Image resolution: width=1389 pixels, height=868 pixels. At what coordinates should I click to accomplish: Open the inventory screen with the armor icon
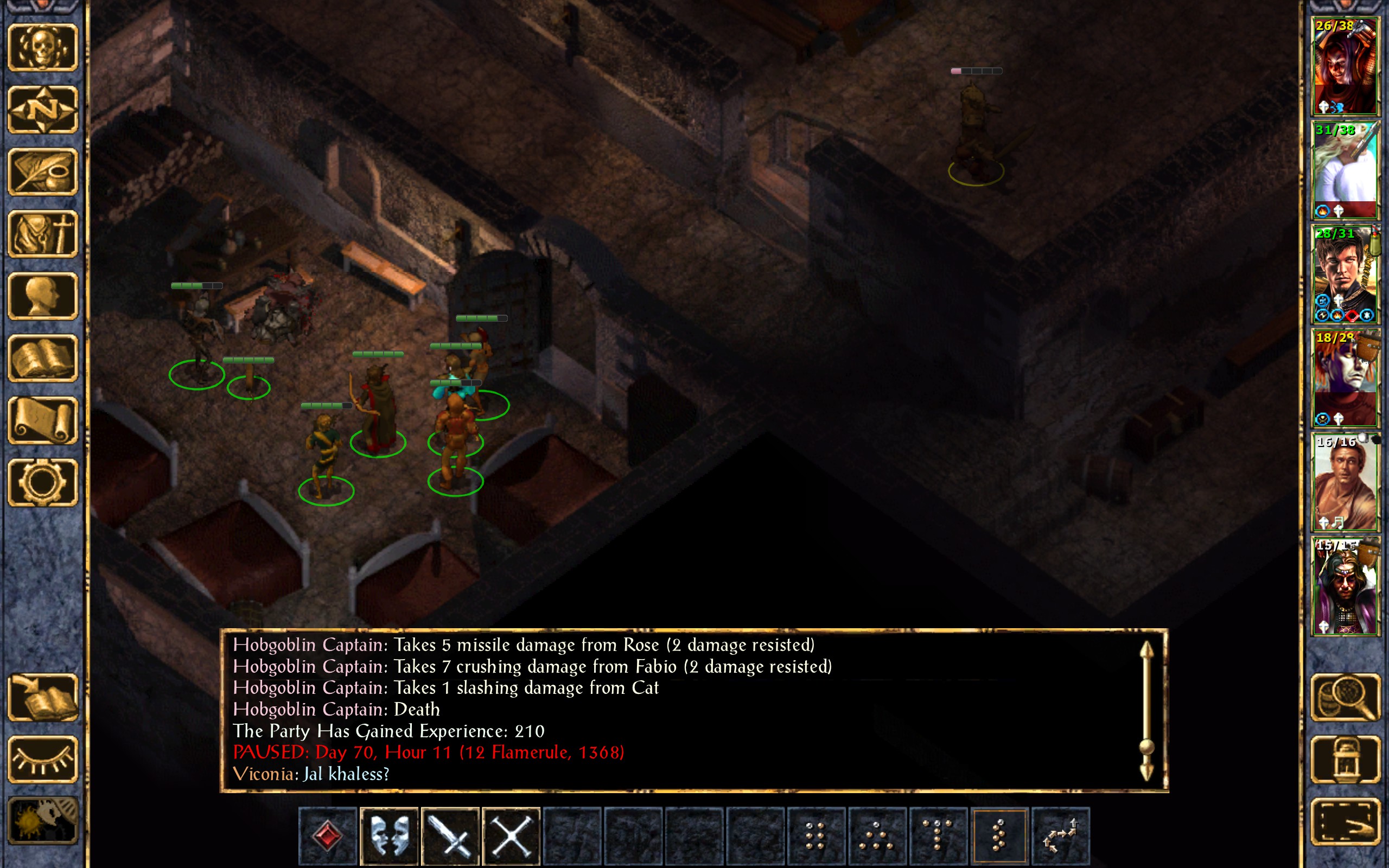(42, 234)
